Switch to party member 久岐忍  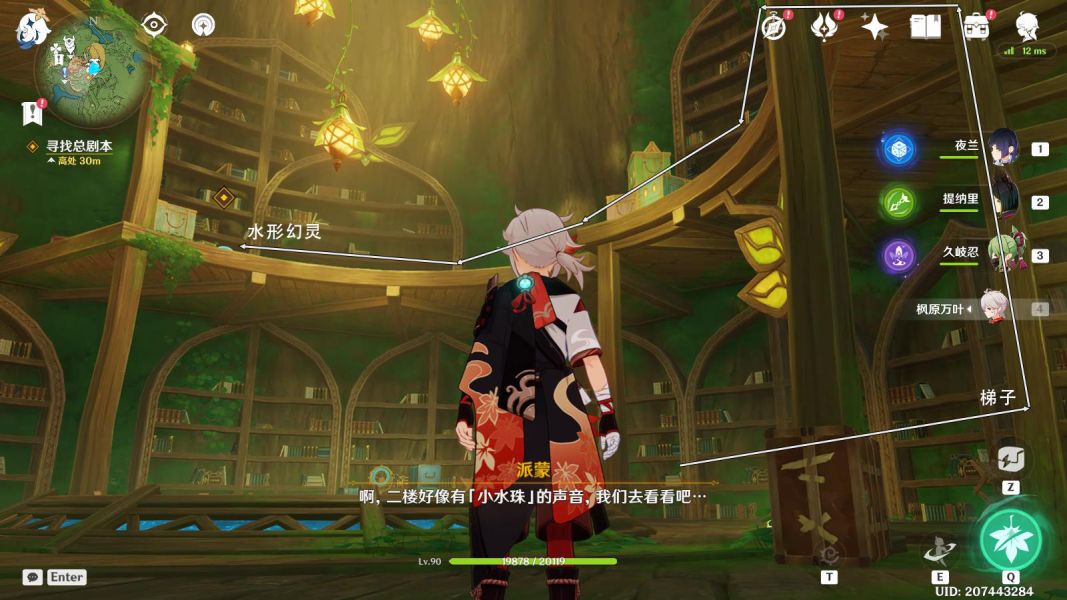click(1003, 254)
